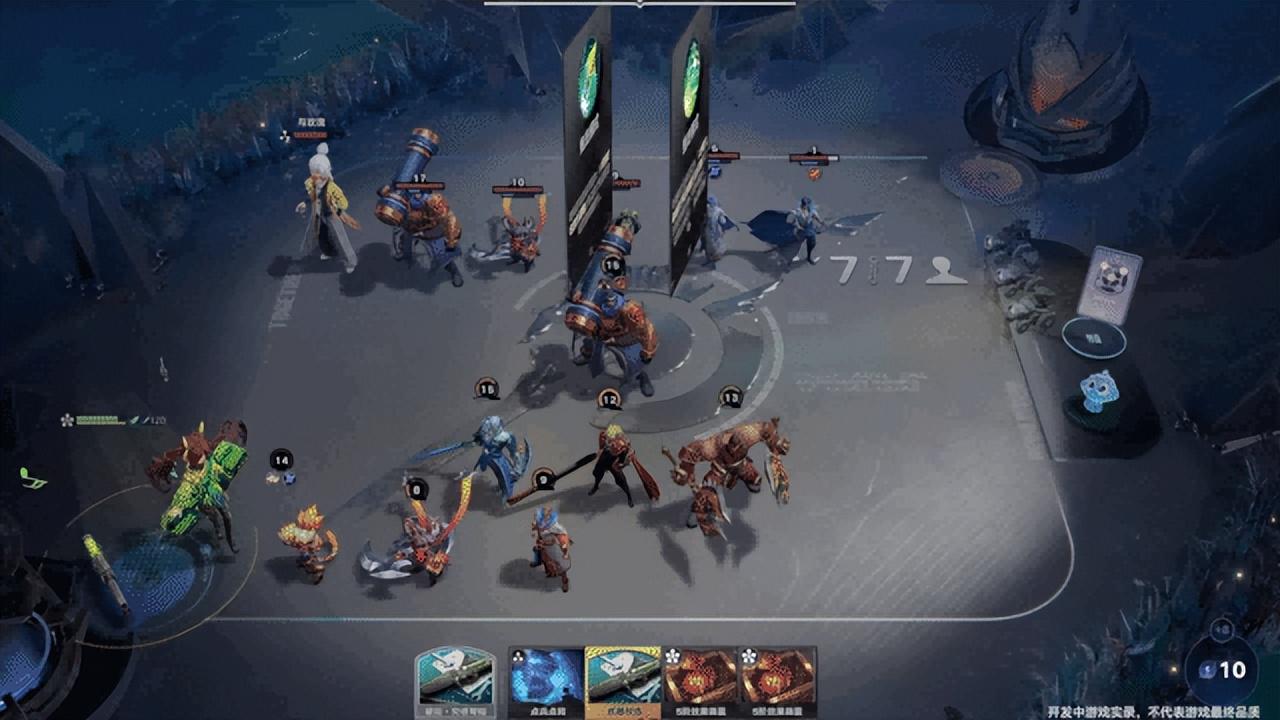The image size is (1280, 720).
Task: Choose the blue crystal card
Action: pos(546,681)
